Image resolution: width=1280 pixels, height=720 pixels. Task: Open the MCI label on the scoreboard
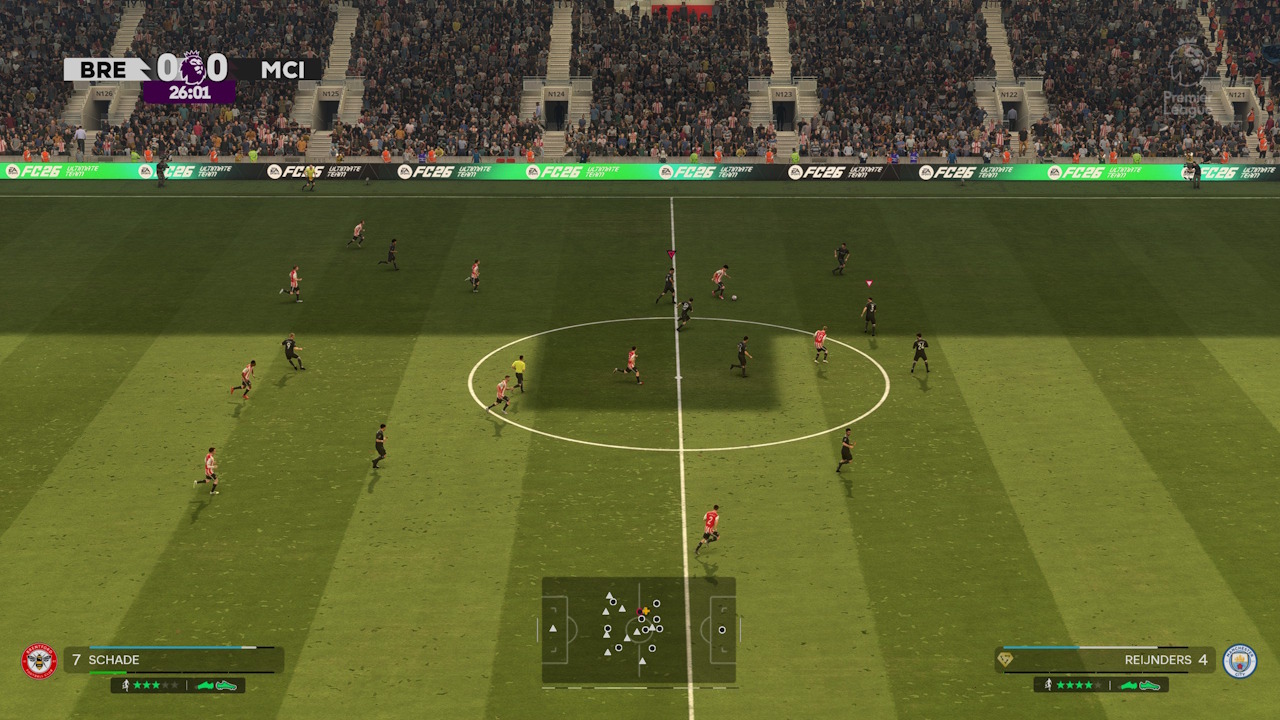283,70
